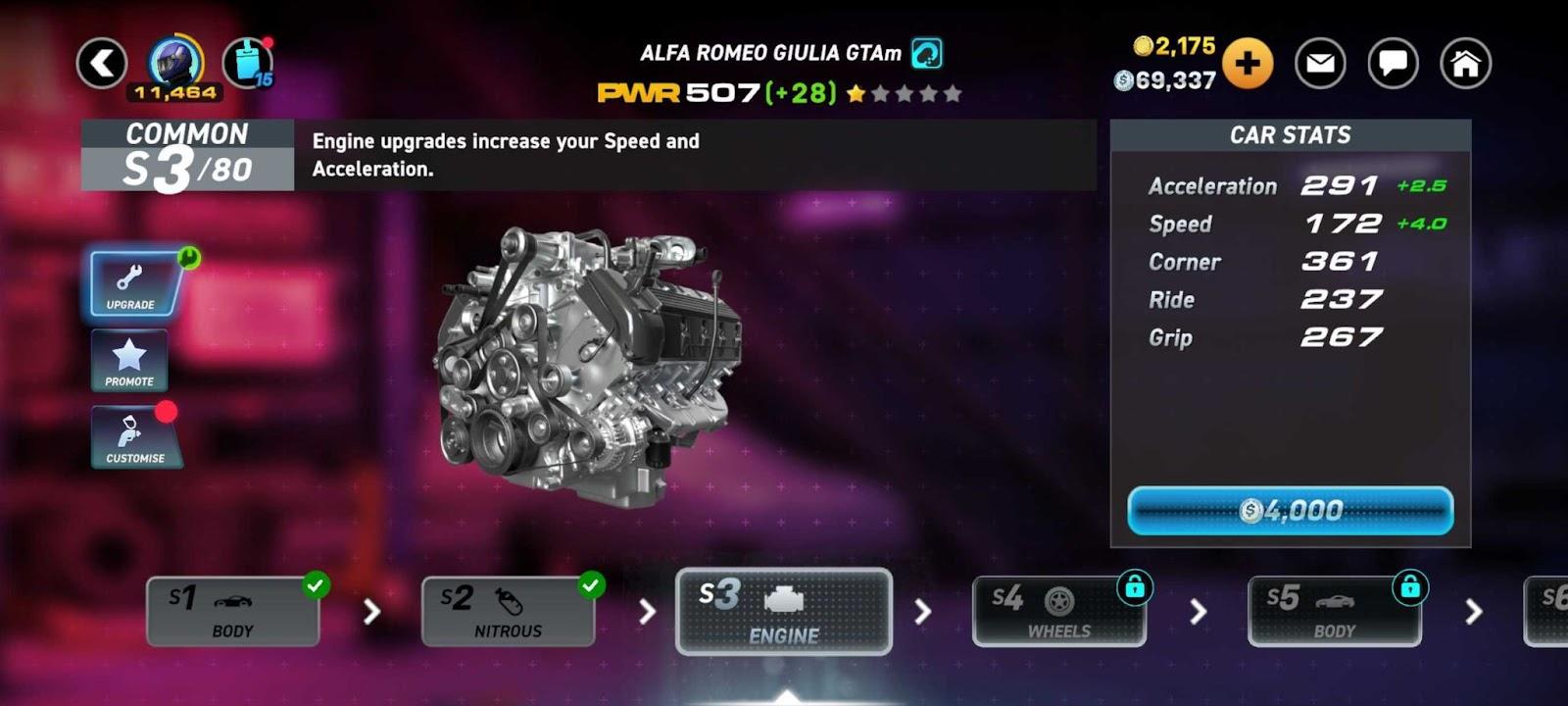The image size is (1568, 706).
Task: Tap the locked S4 Wheels stage
Action: (x=1058, y=611)
